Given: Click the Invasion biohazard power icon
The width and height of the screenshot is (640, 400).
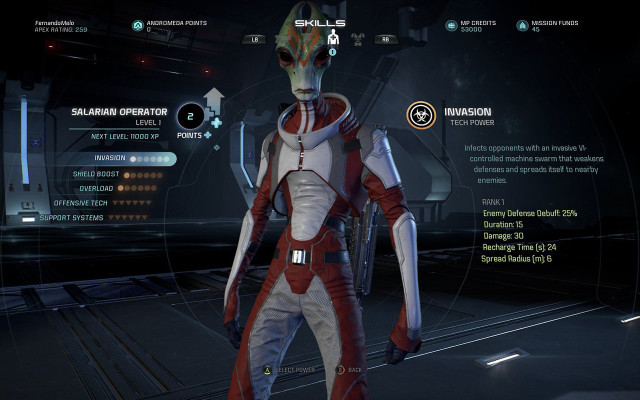Looking at the screenshot, I should click(x=421, y=115).
